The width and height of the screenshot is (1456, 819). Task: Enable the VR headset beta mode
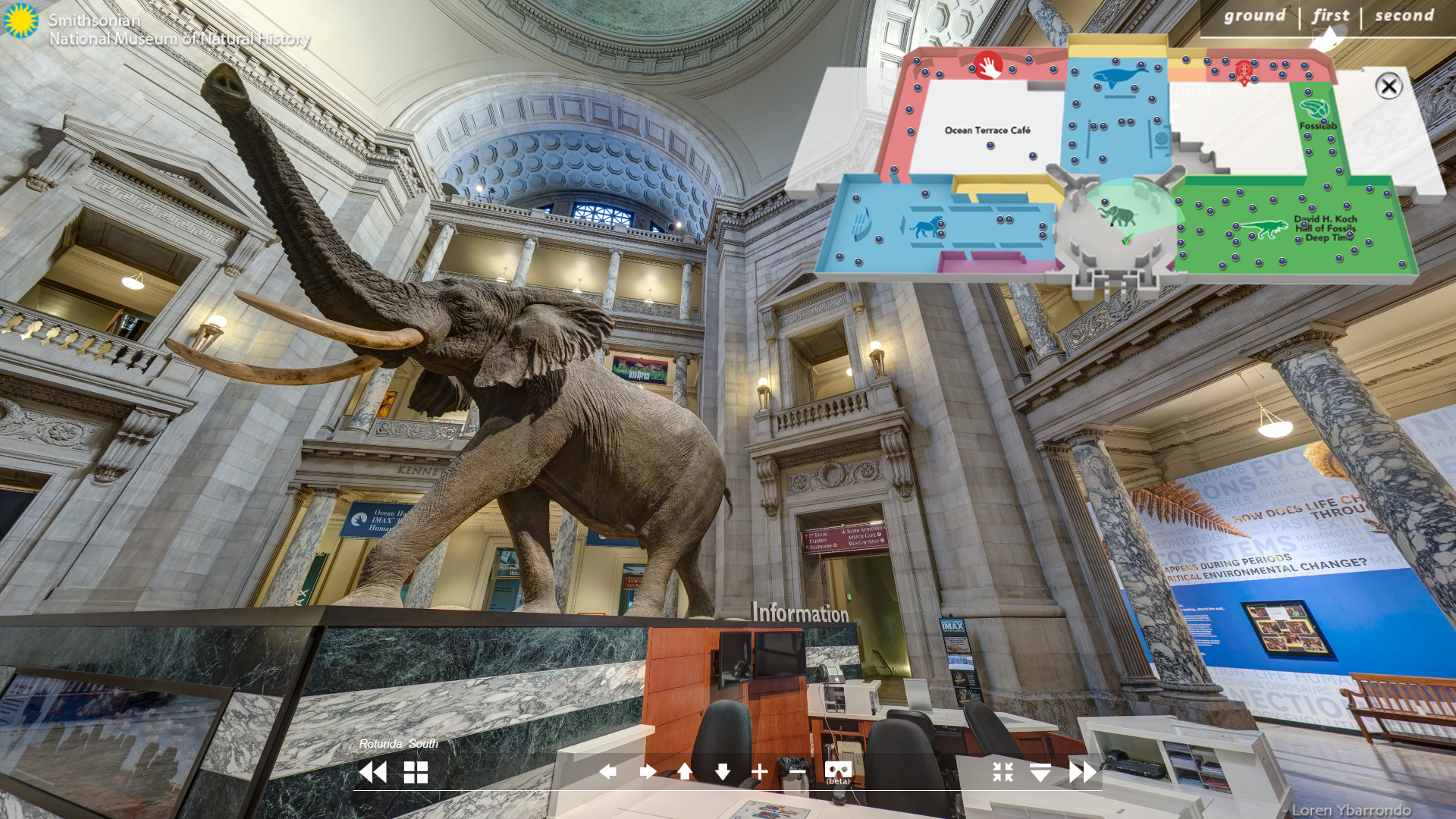838,772
